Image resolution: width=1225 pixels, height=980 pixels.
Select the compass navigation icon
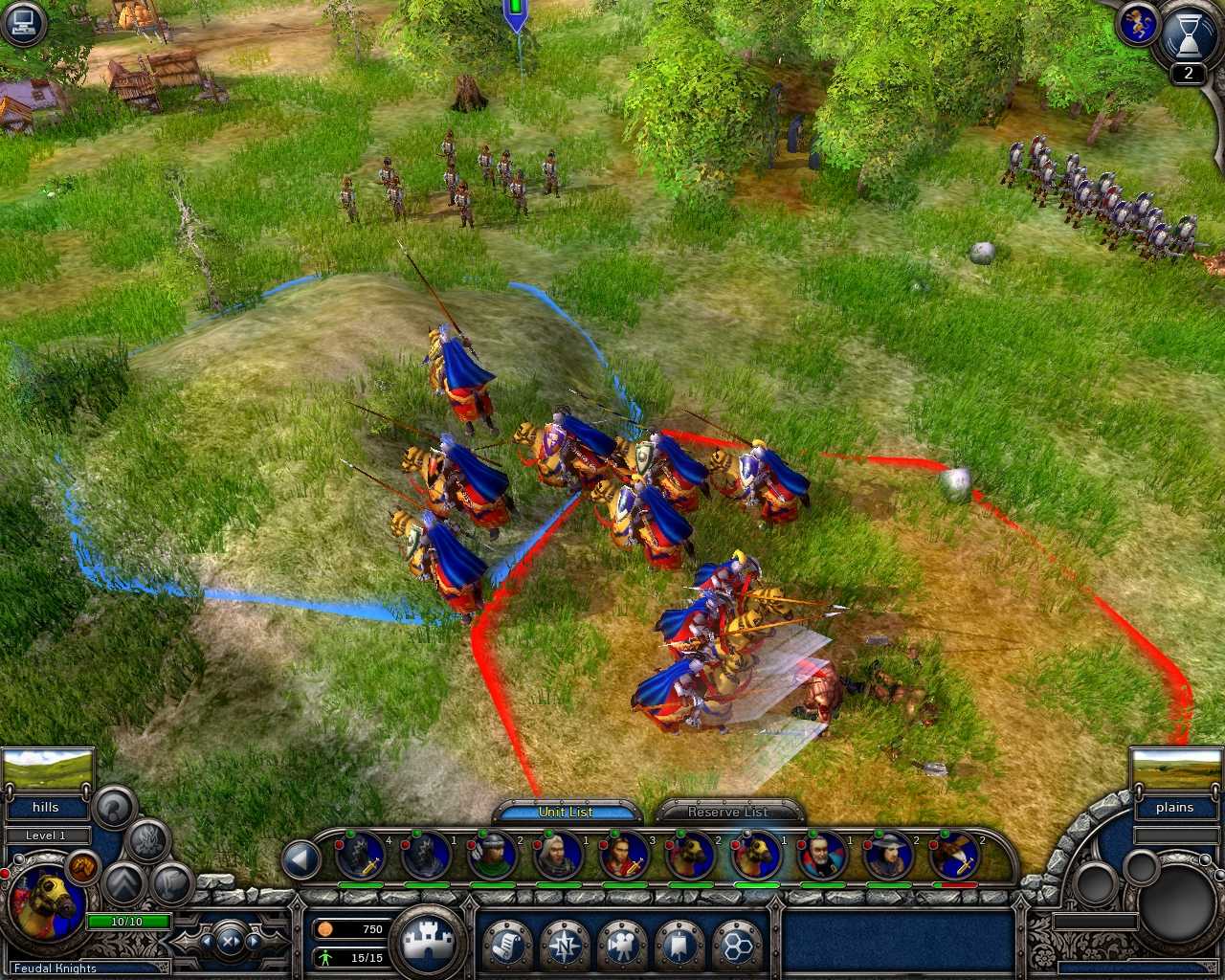(x=565, y=947)
